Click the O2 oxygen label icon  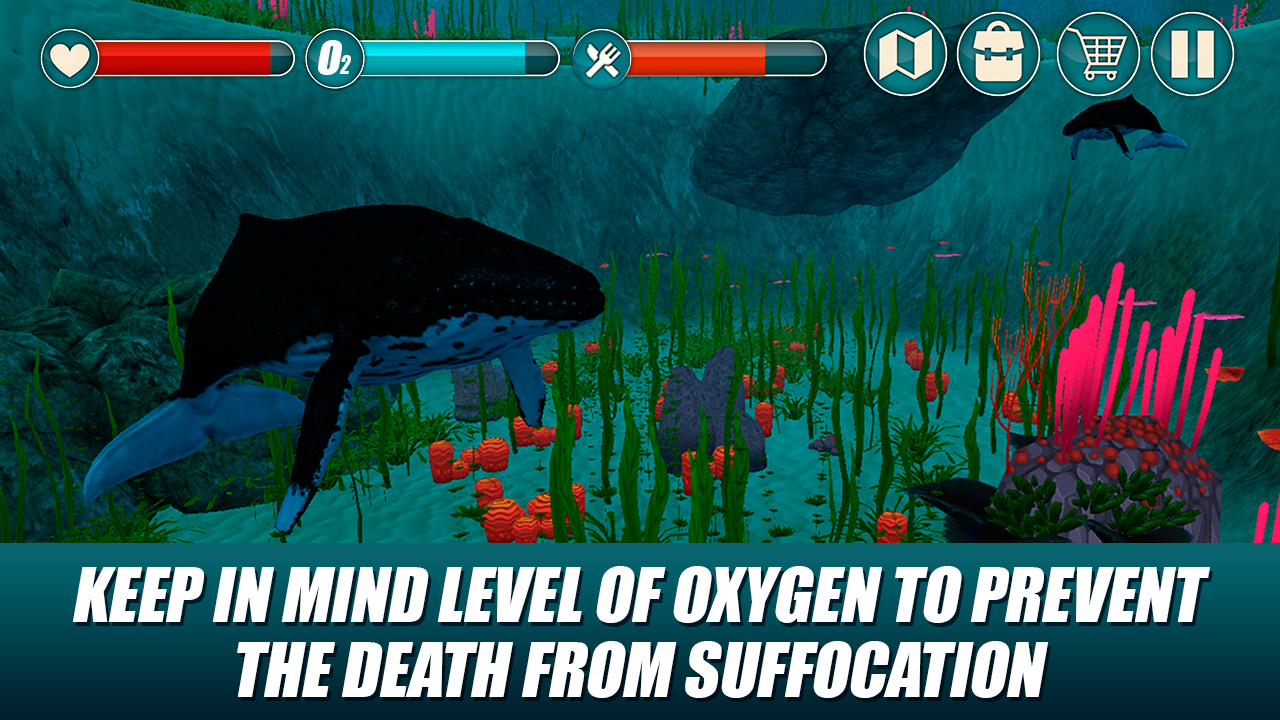(x=333, y=57)
